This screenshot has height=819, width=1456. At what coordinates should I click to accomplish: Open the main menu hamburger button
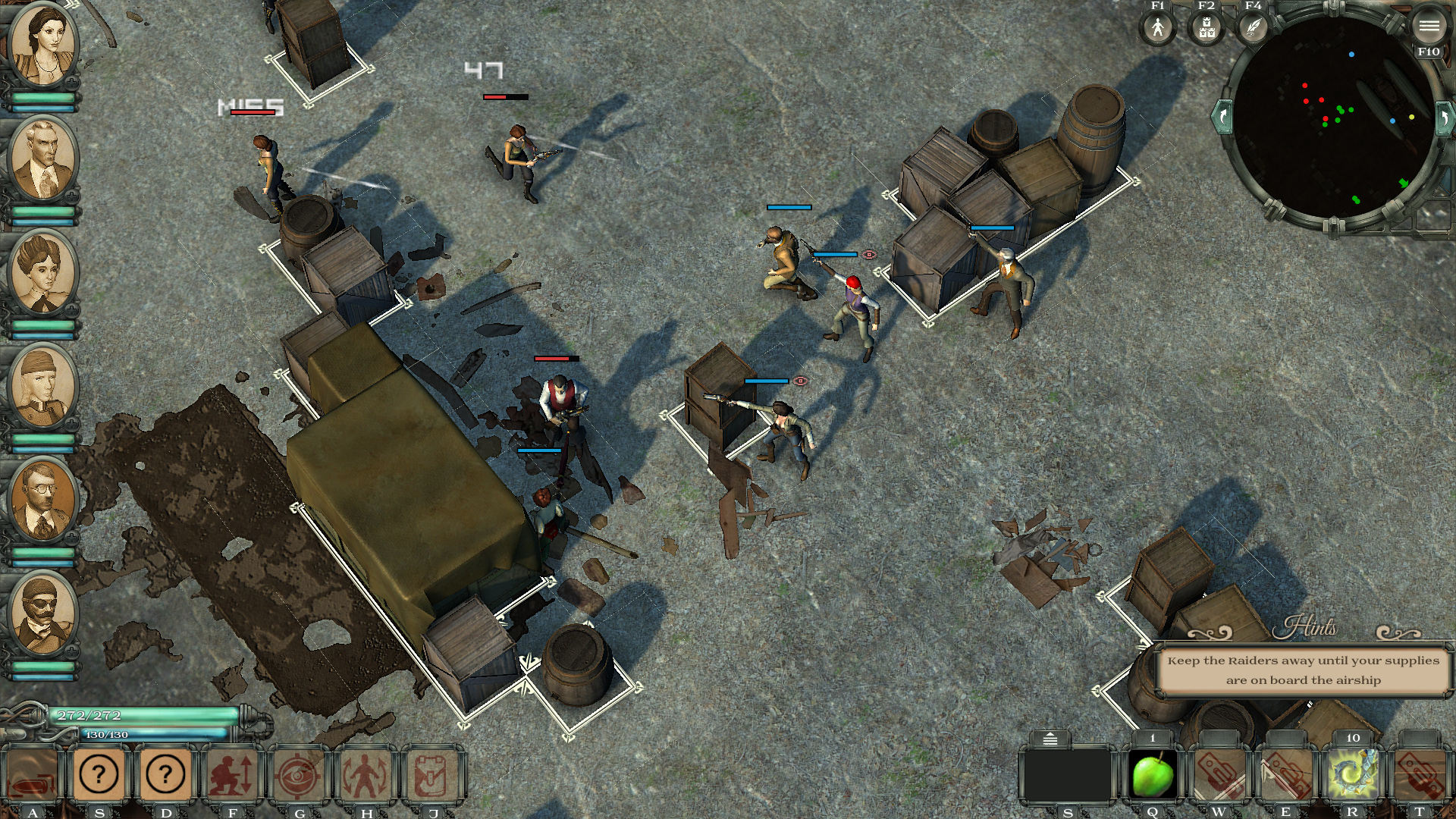(x=1429, y=27)
